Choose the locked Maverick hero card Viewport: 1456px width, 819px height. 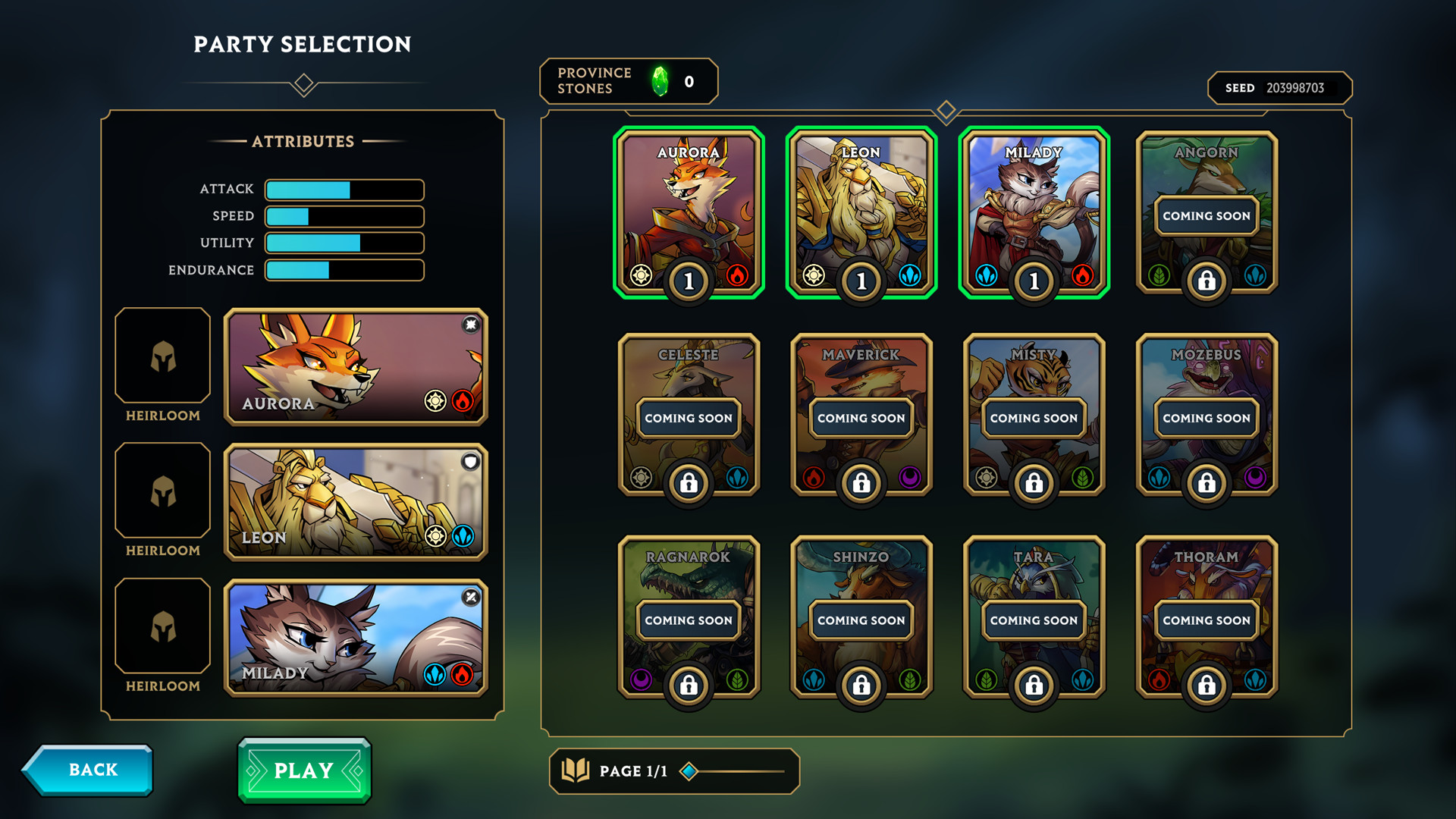[861, 414]
